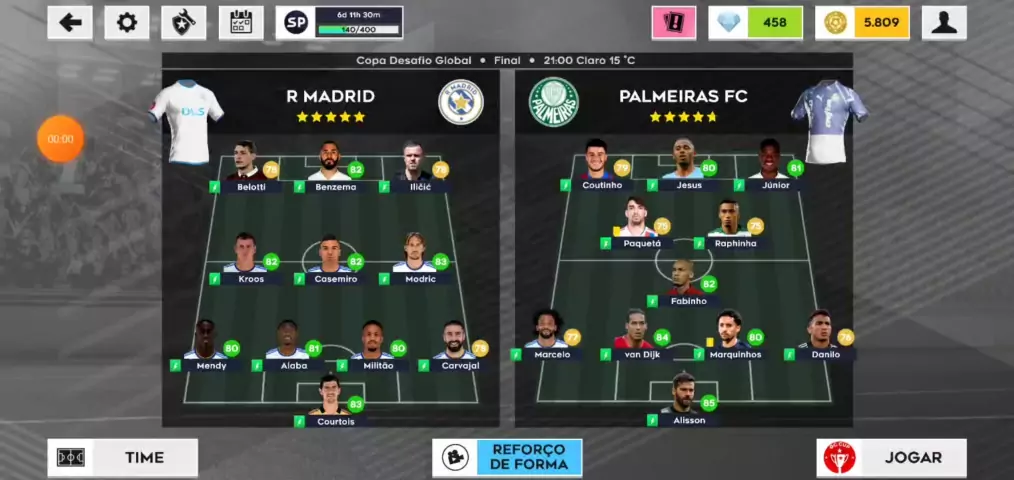1014x480 pixels.
Task: Pick goalkeeper Alisson
Action: (x=686, y=398)
